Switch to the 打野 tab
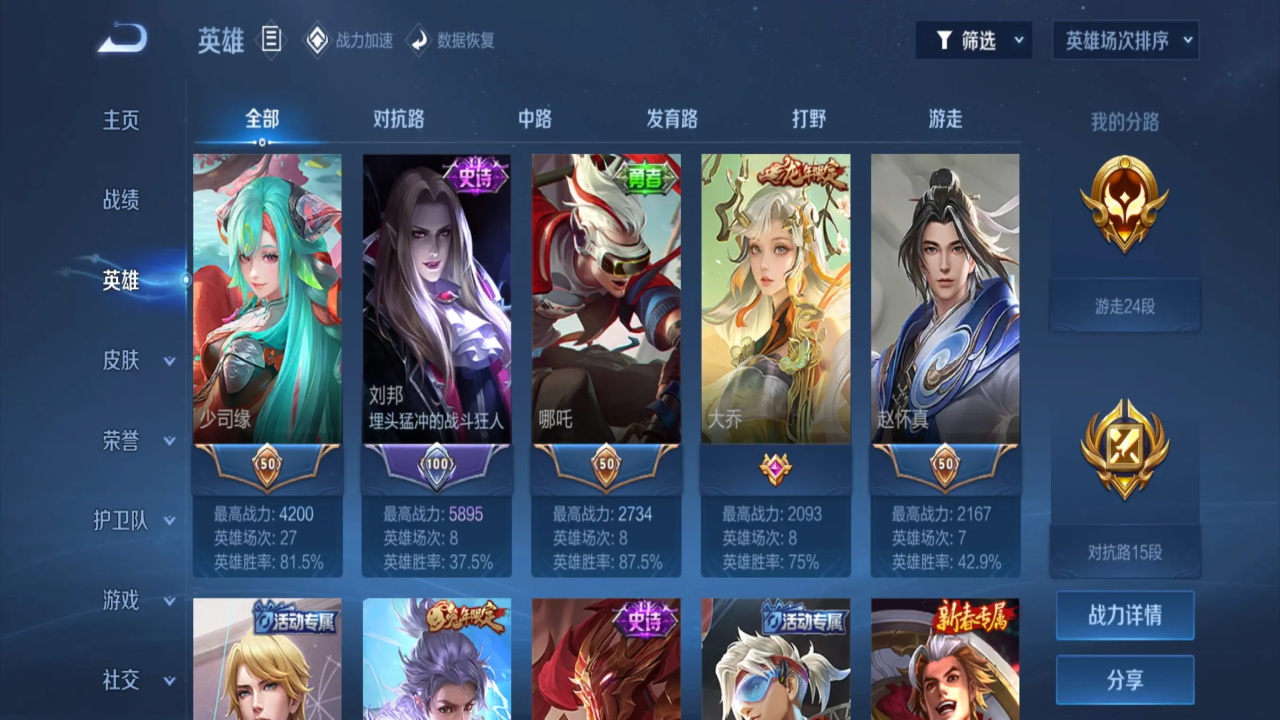This screenshot has height=720, width=1280. coord(808,119)
